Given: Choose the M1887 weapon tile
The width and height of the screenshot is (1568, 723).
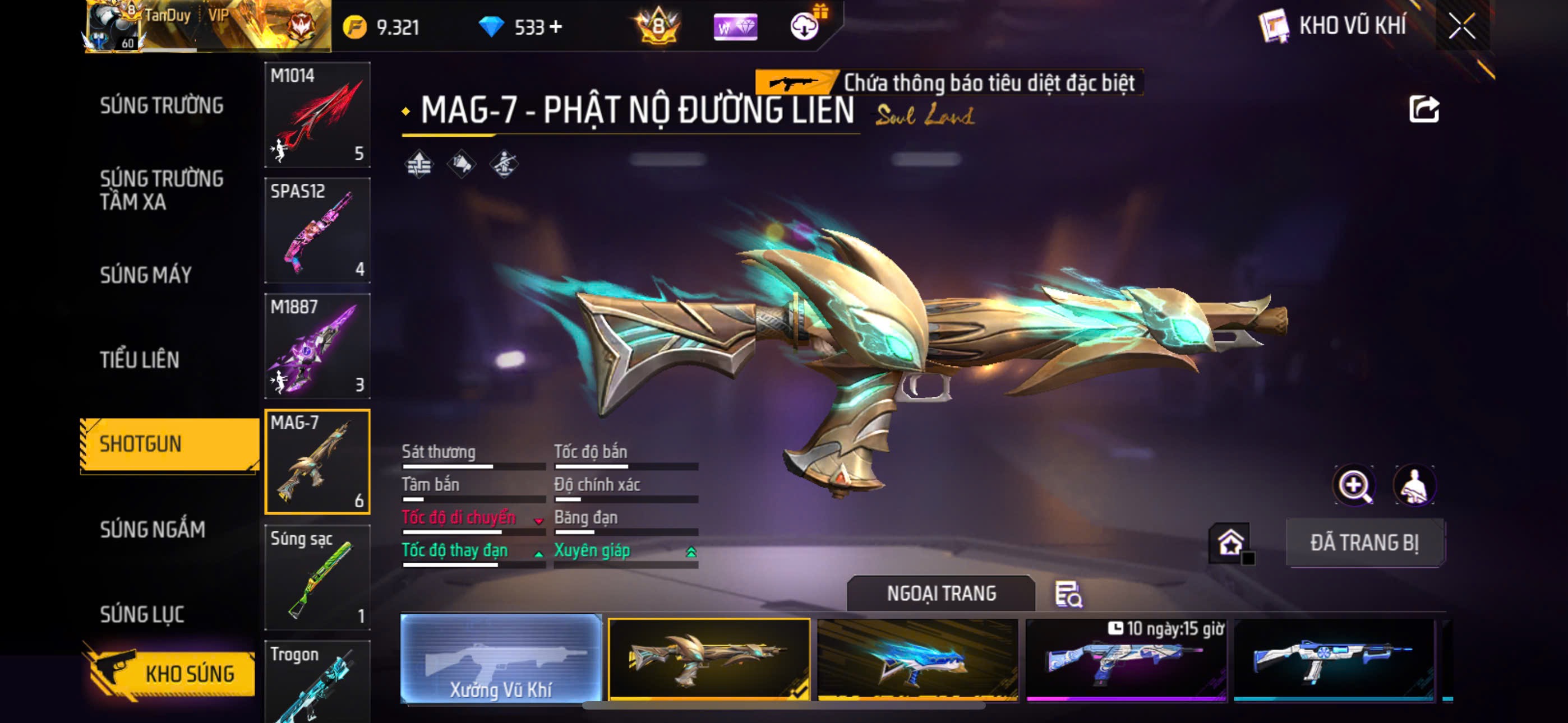Looking at the screenshot, I should tap(317, 346).
